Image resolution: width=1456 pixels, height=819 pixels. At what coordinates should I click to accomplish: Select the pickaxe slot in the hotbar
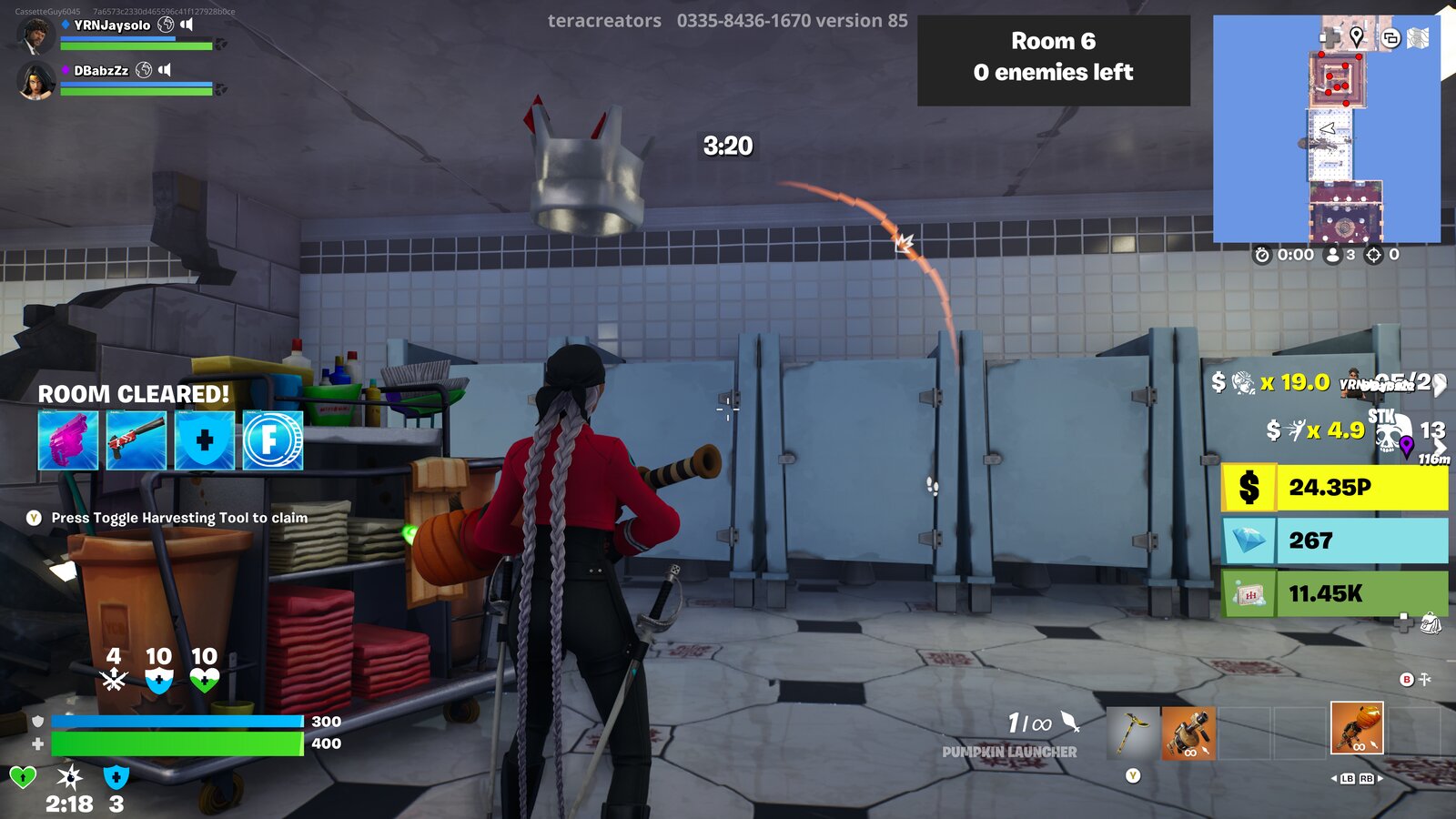(1131, 733)
